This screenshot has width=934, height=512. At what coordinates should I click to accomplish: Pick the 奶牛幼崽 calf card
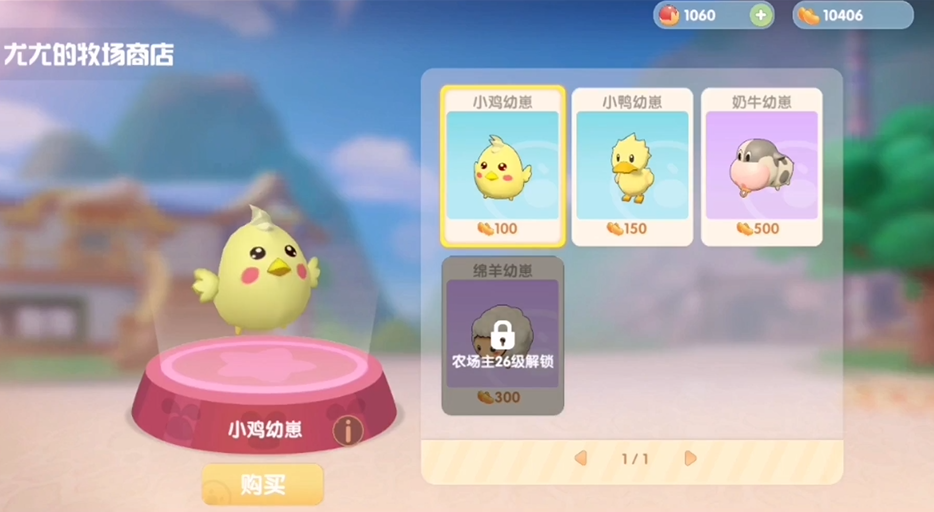761,166
